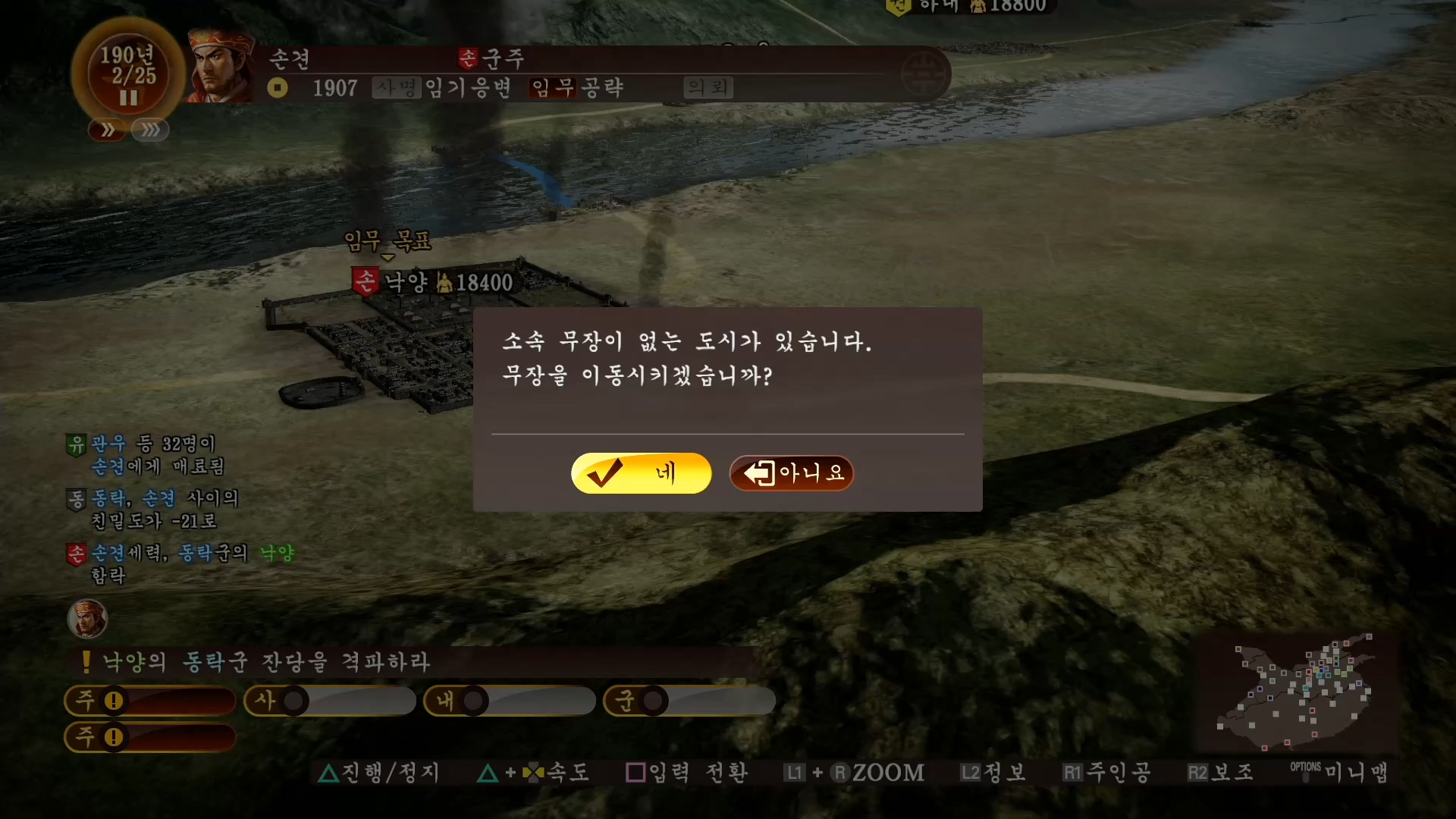
Task: Enable double-speed with the >> toggle
Action: click(x=107, y=130)
